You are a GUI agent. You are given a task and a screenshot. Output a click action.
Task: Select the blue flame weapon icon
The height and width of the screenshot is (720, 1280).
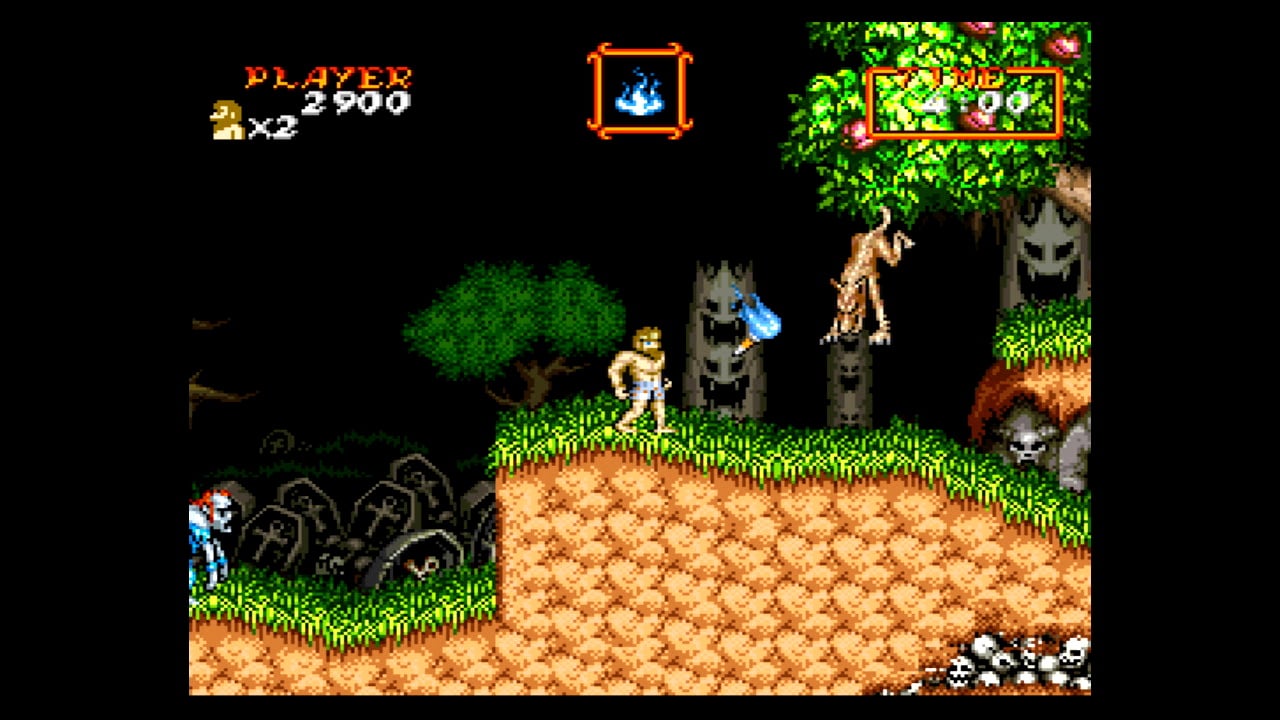tap(639, 92)
